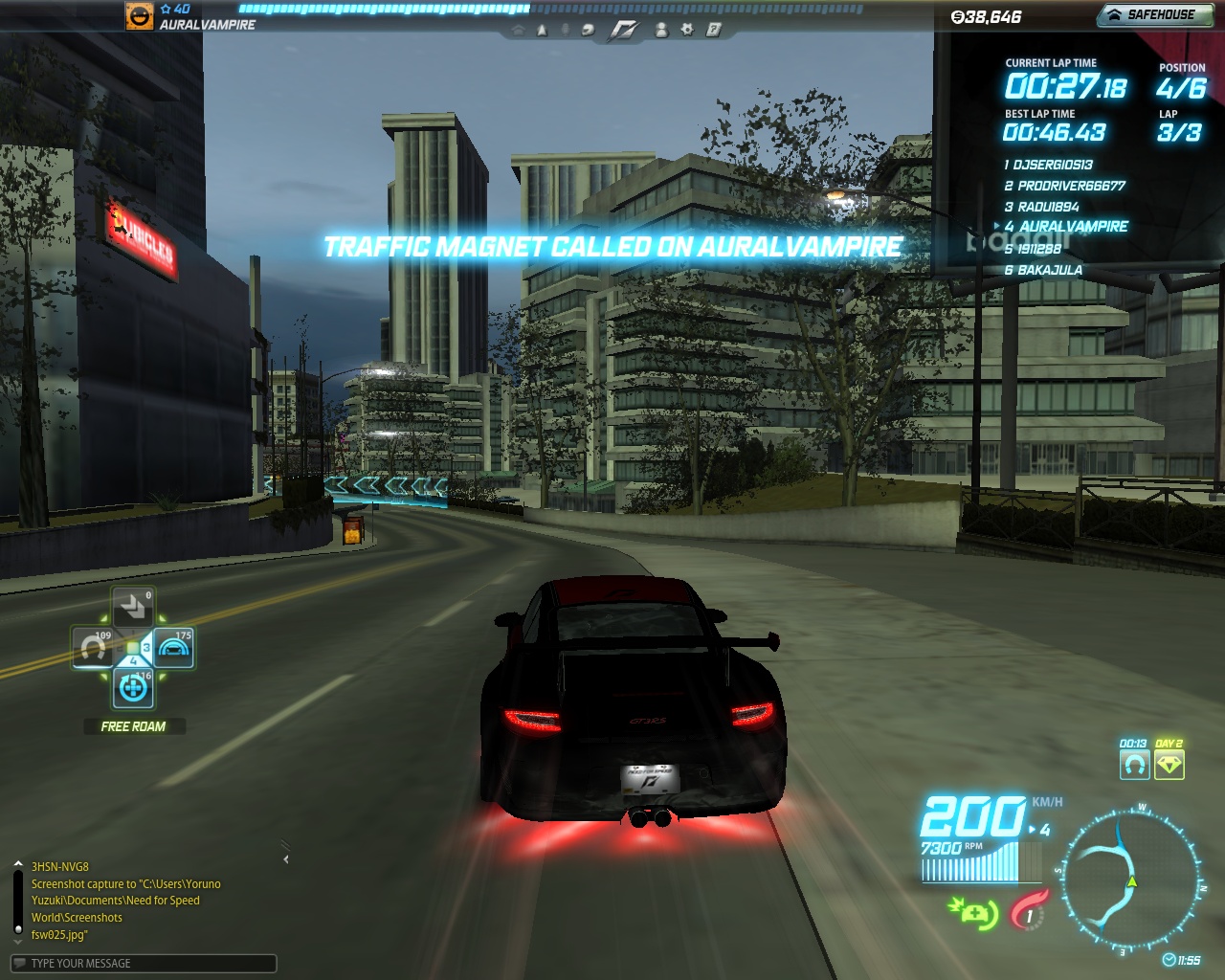1225x980 pixels.
Task: Select DJSERGIO513 in the race standings
Action: click(x=1052, y=165)
